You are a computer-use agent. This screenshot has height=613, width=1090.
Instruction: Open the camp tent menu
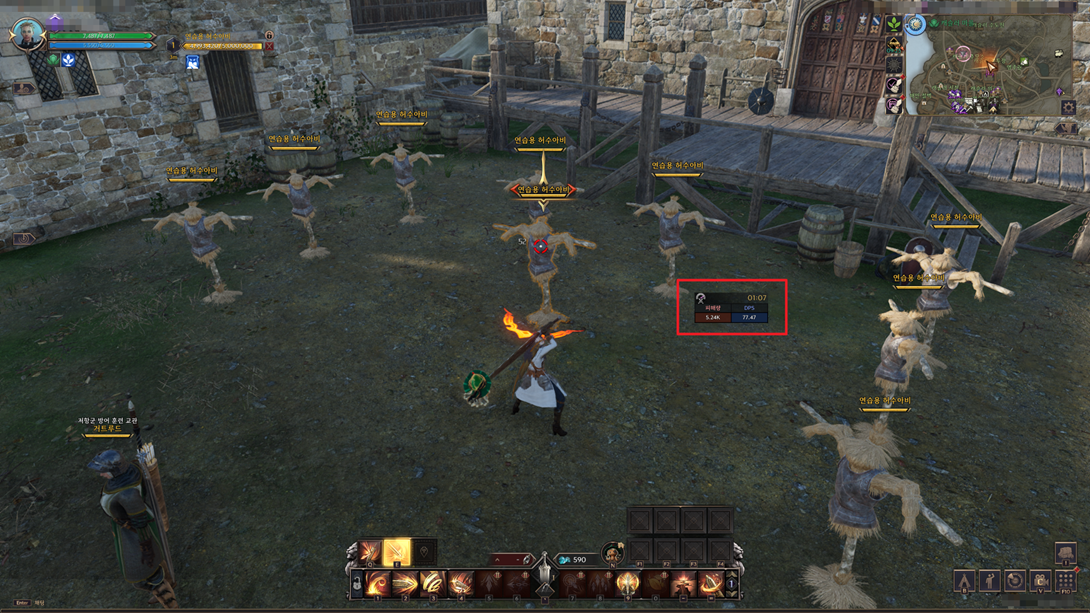click(x=964, y=581)
